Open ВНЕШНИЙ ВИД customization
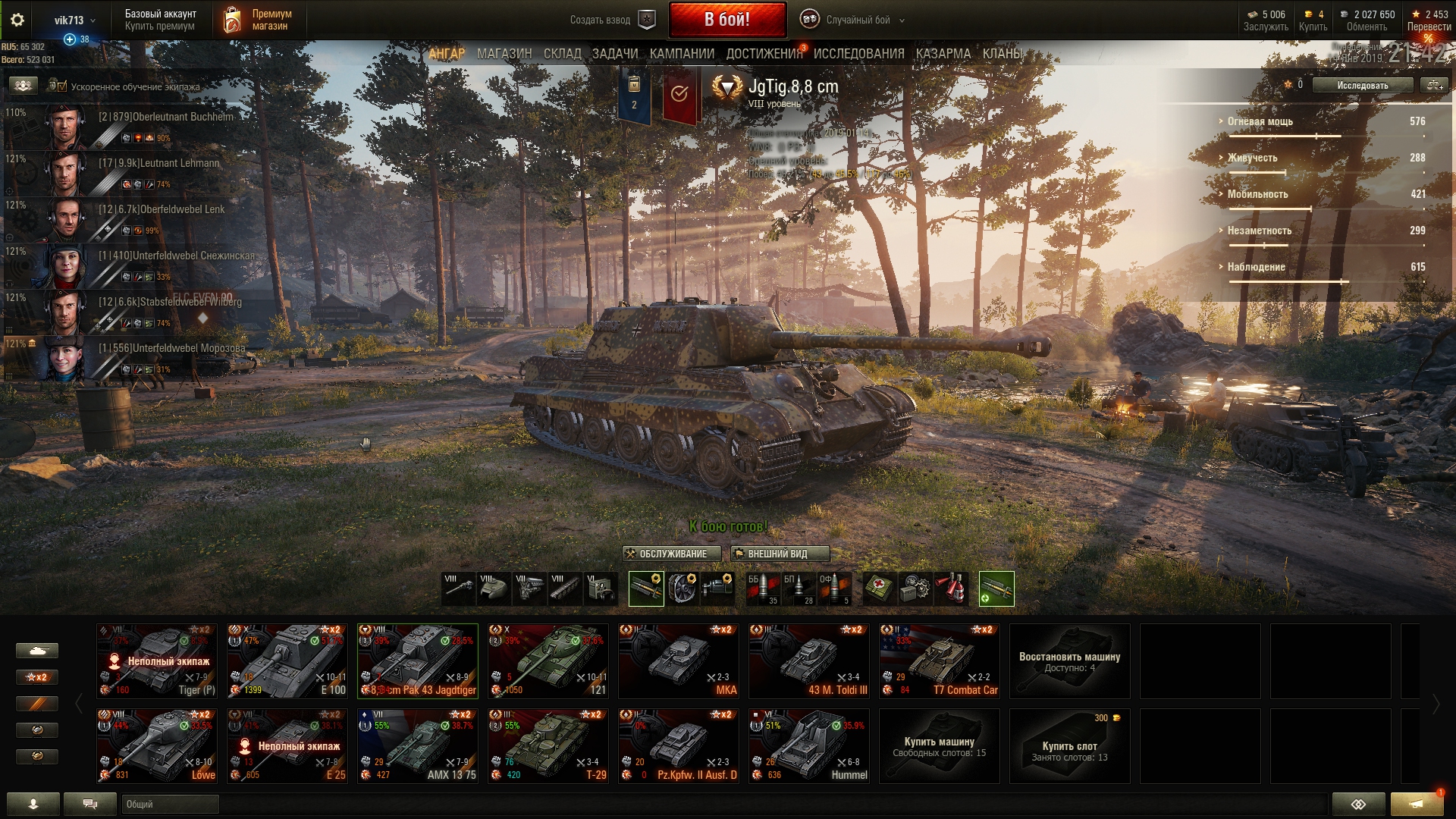The width and height of the screenshot is (1456, 819). pyautogui.click(x=779, y=554)
